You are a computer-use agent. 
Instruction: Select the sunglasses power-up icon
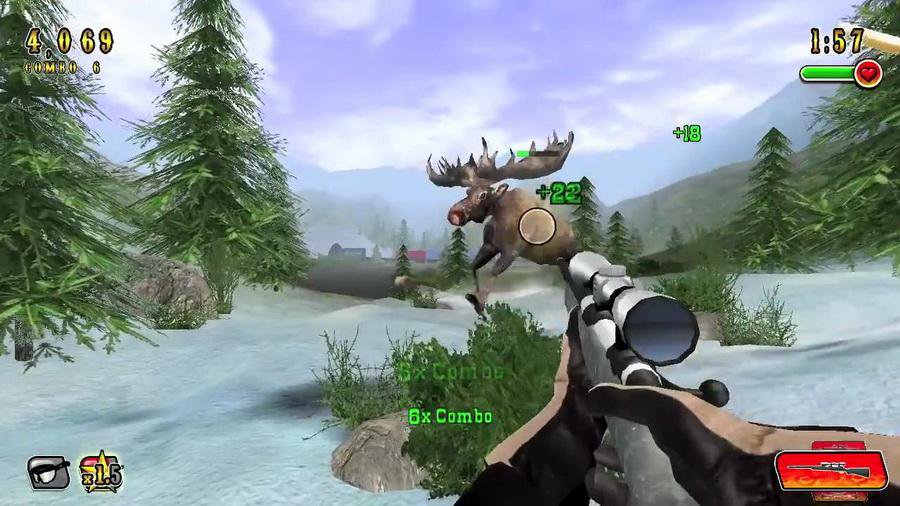[48, 471]
